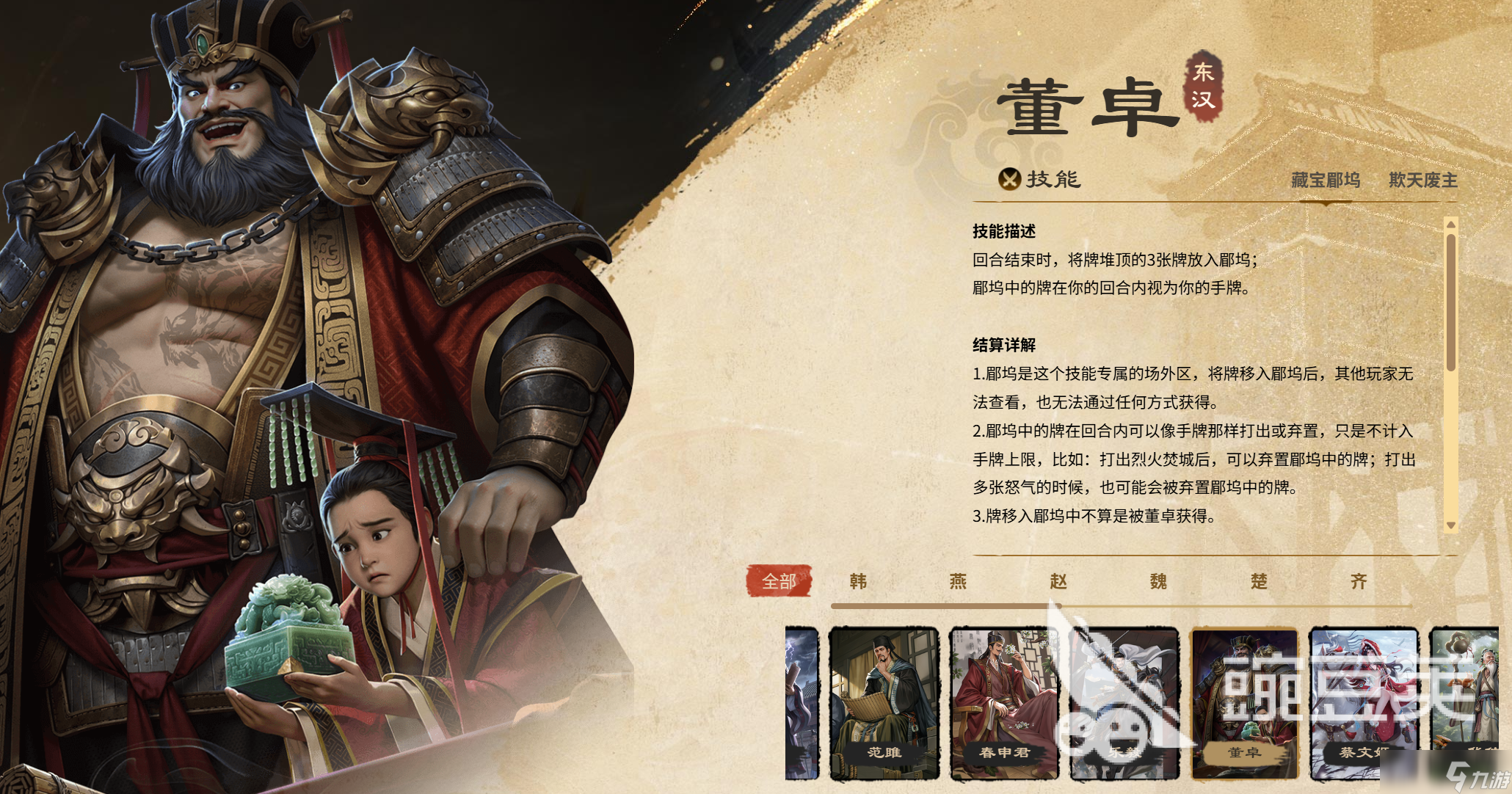Enable the 韩 faction filter
The width and height of the screenshot is (1512, 794).
click(859, 581)
